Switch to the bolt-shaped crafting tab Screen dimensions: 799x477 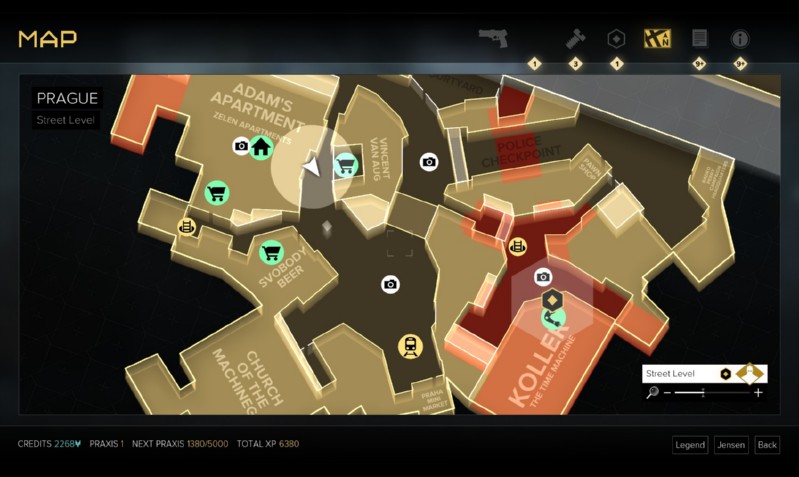click(575, 38)
